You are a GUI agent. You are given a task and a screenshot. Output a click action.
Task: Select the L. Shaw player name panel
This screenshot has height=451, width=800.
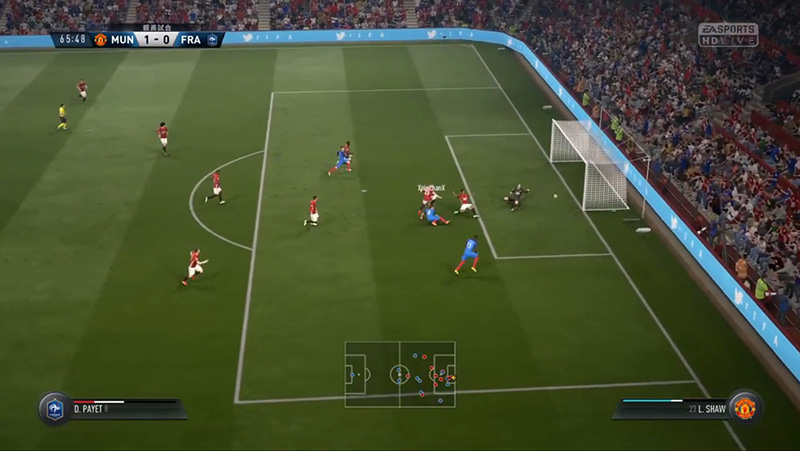coord(672,408)
